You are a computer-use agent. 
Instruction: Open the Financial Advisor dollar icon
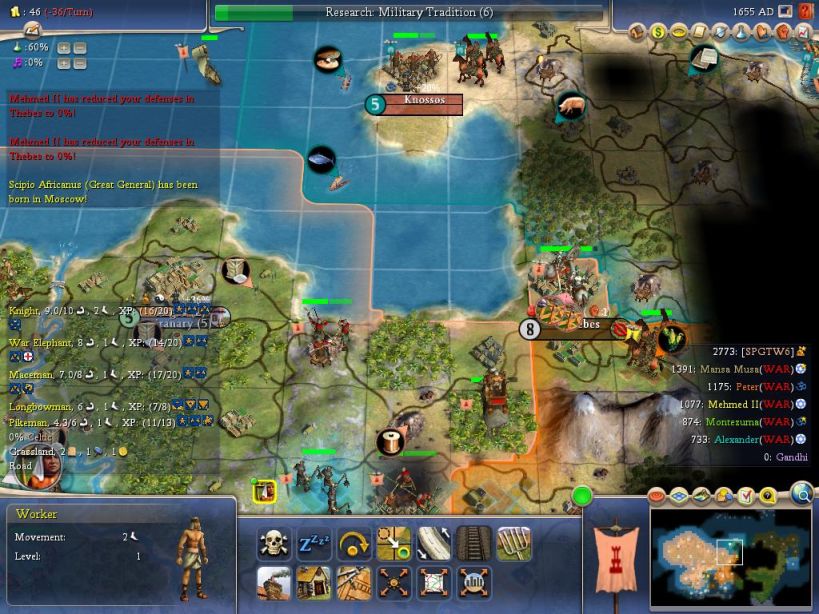click(658, 33)
